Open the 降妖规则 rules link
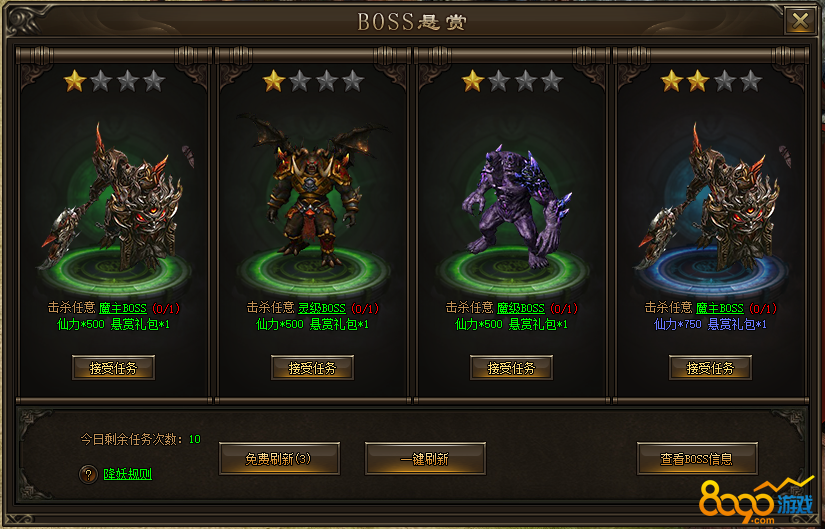Image resolution: width=825 pixels, height=529 pixels. (128, 473)
